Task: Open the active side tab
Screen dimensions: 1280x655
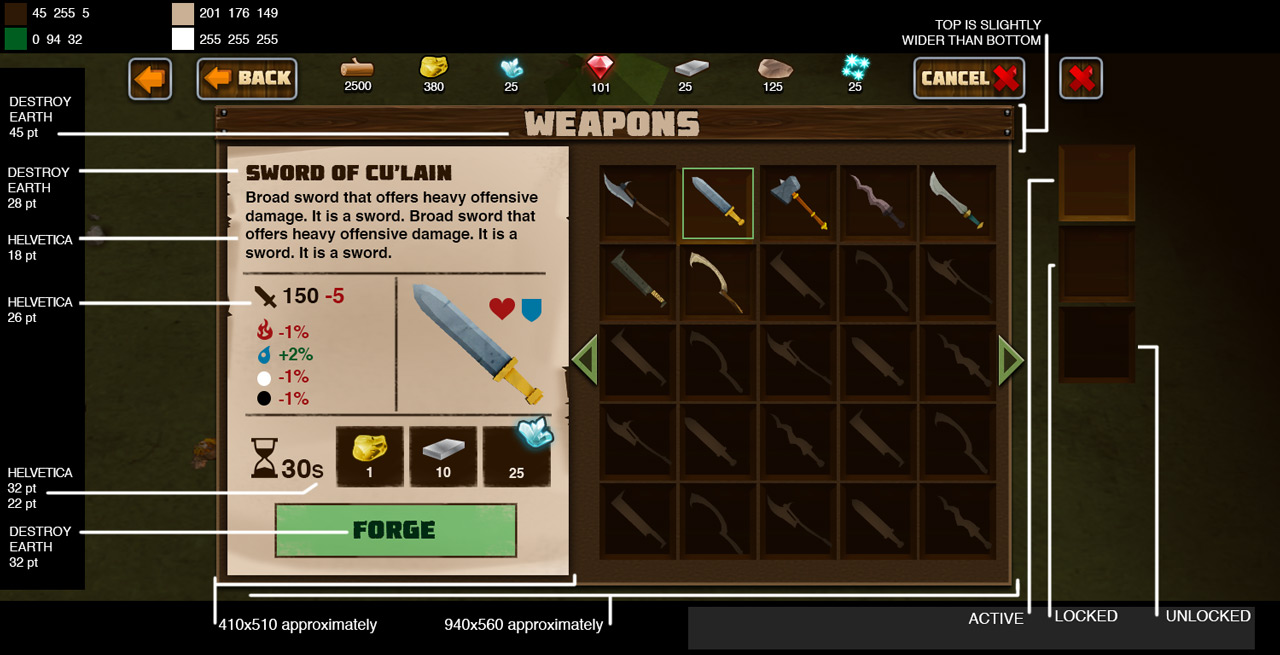Action: [x=1096, y=183]
